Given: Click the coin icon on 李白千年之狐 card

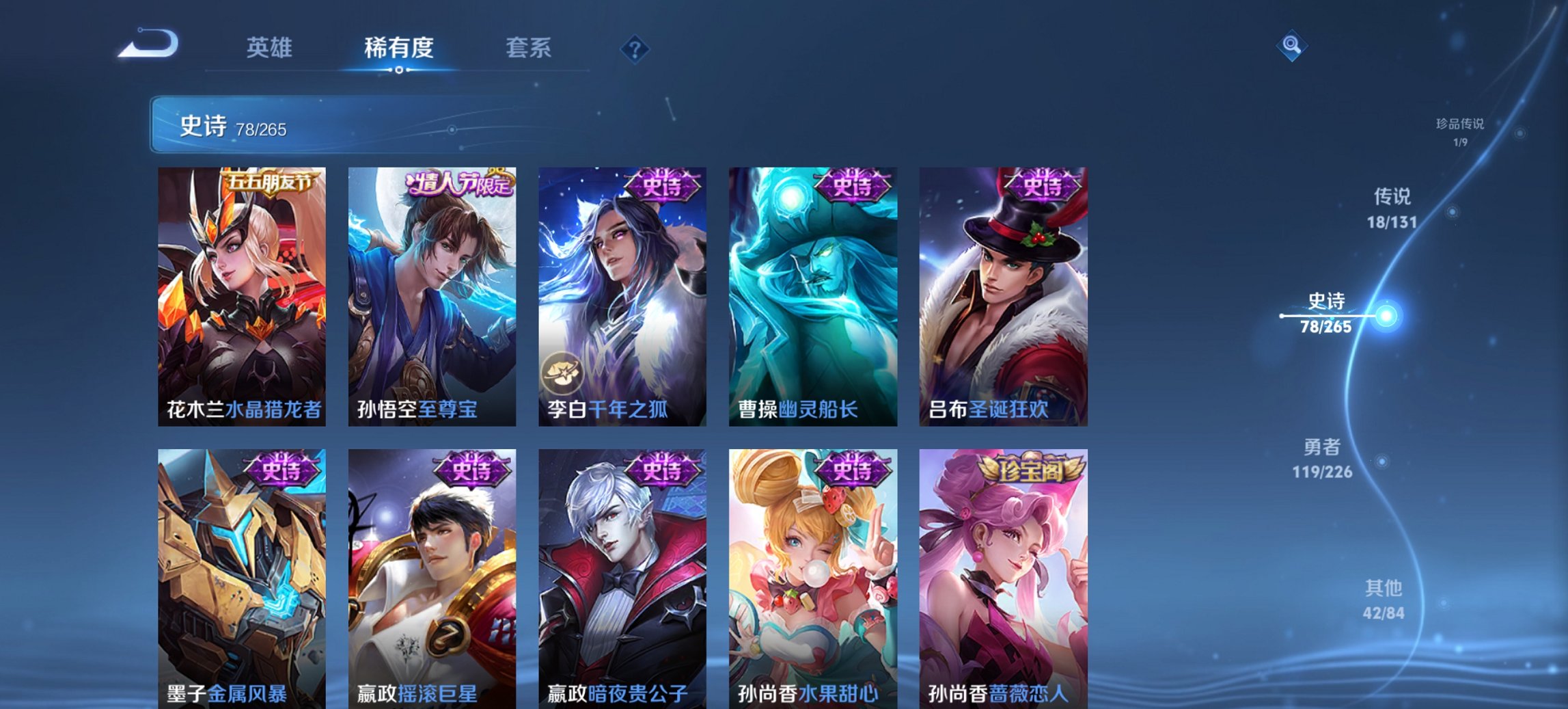Looking at the screenshot, I should 563,373.
